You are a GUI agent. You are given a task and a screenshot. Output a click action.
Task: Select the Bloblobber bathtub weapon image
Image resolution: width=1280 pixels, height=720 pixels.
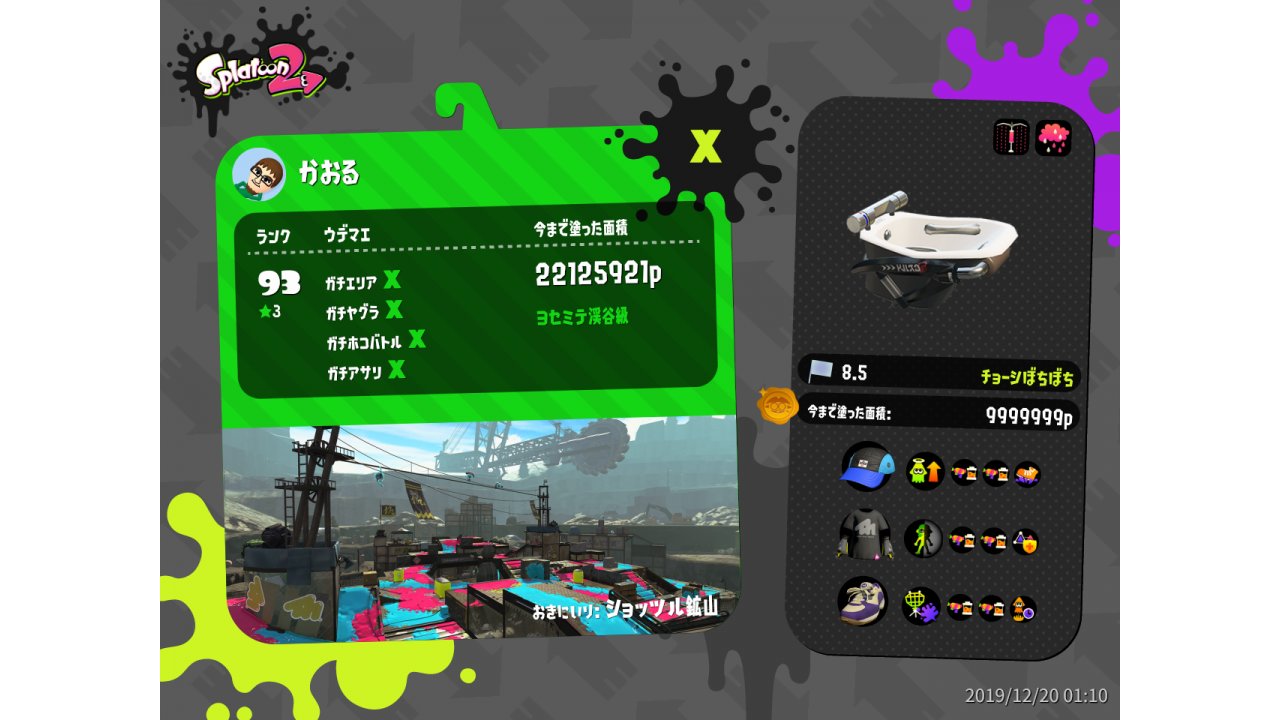pyautogui.click(x=930, y=245)
